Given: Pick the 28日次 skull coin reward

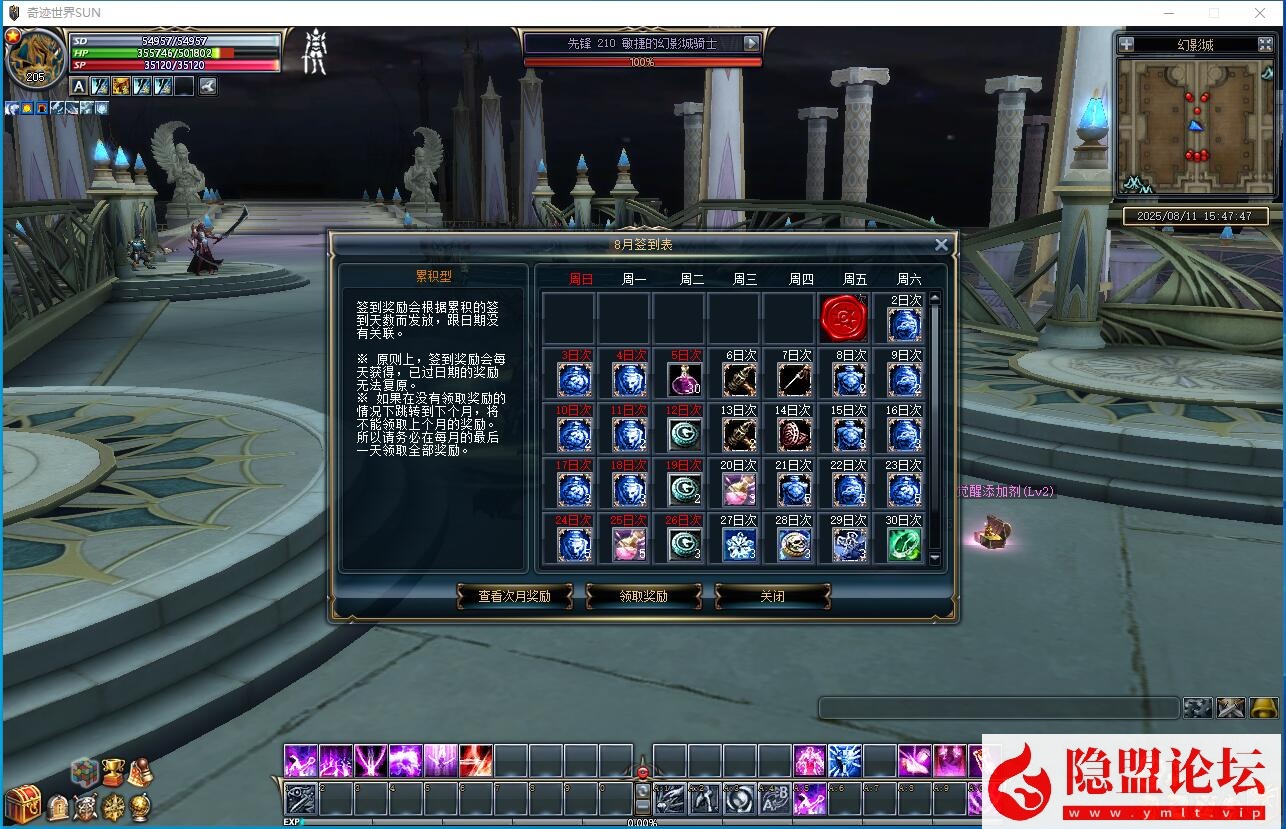Looking at the screenshot, I should tap(794, 545).
